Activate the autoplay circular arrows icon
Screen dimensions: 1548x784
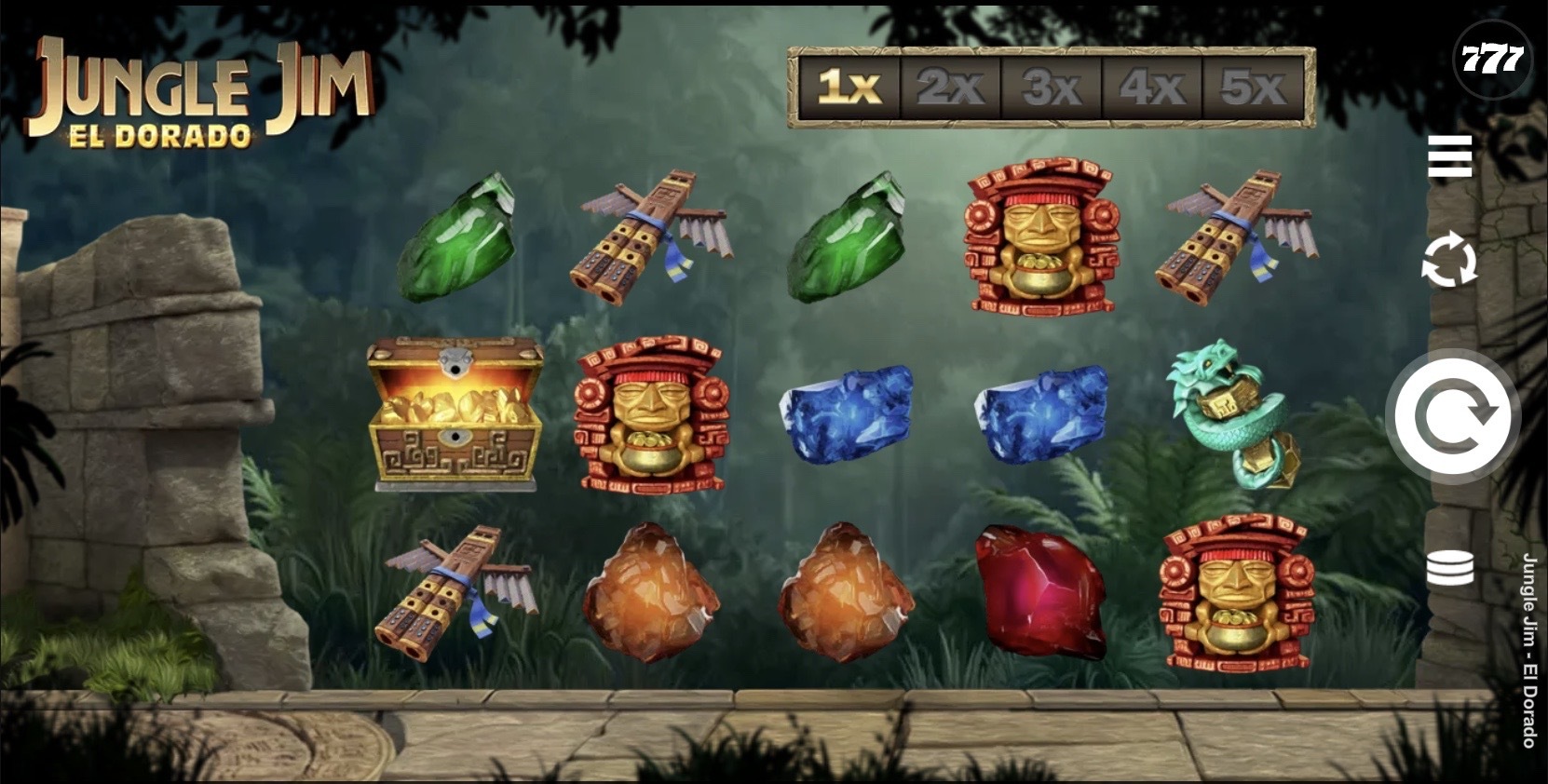click(1449, 260)
